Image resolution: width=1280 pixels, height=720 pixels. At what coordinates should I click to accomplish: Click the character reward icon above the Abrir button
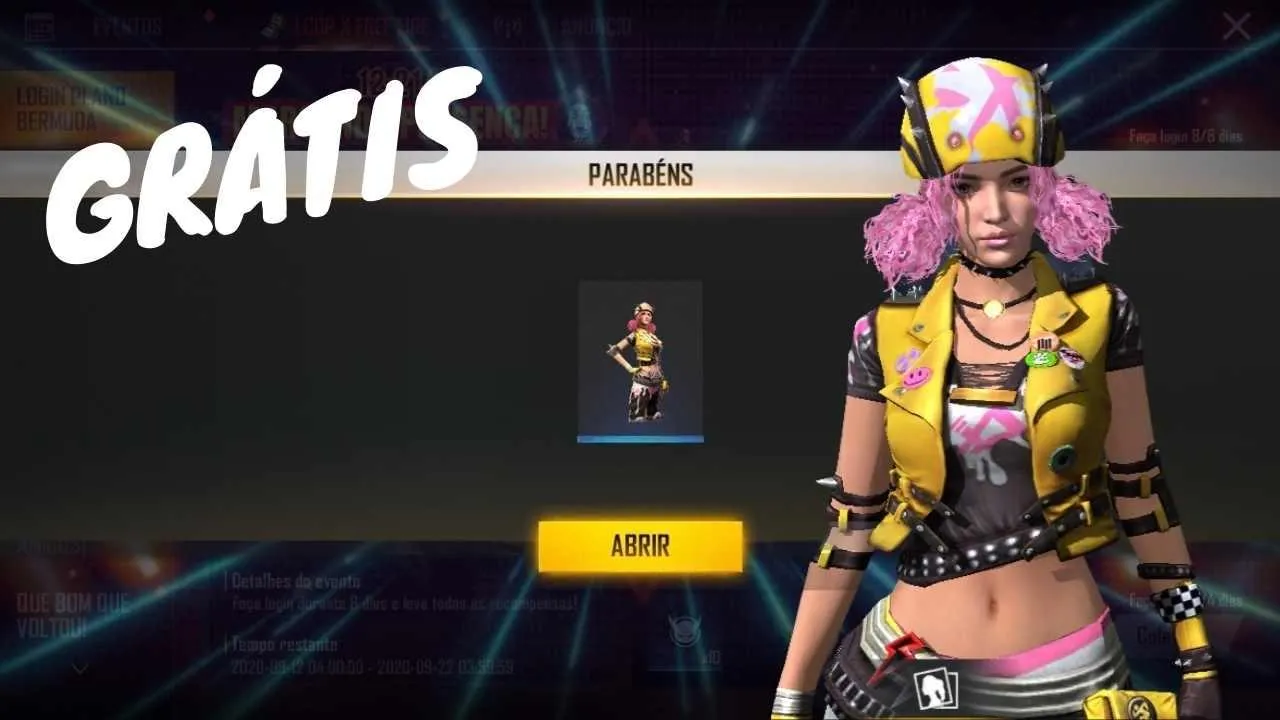coord(643,362)
